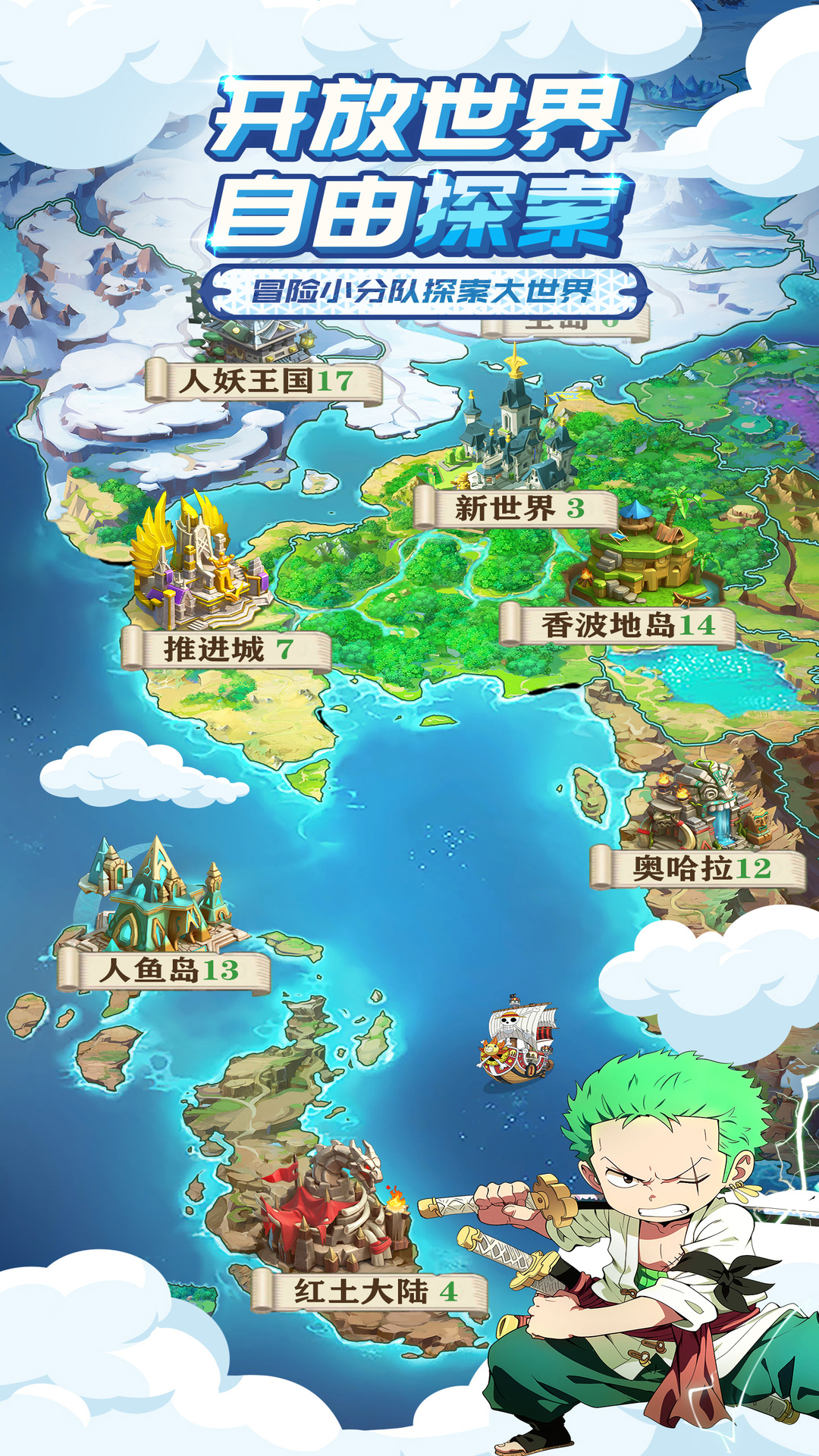
Task: Choose the 红土大陆 4 location banner
Action: point(371,1291)
